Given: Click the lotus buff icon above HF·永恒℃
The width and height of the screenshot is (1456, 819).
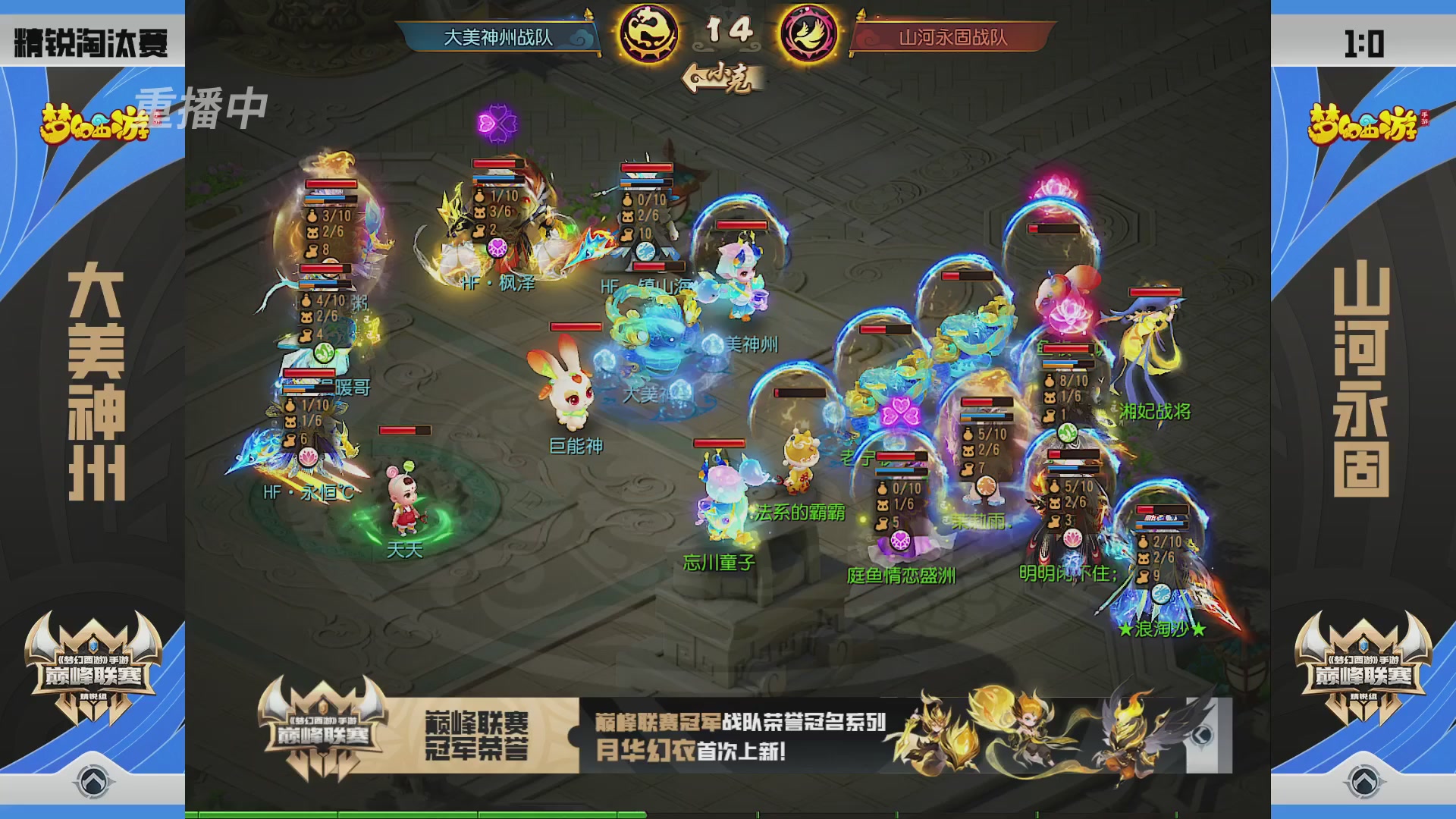Looking at the screenshot, I should (309, 457).
